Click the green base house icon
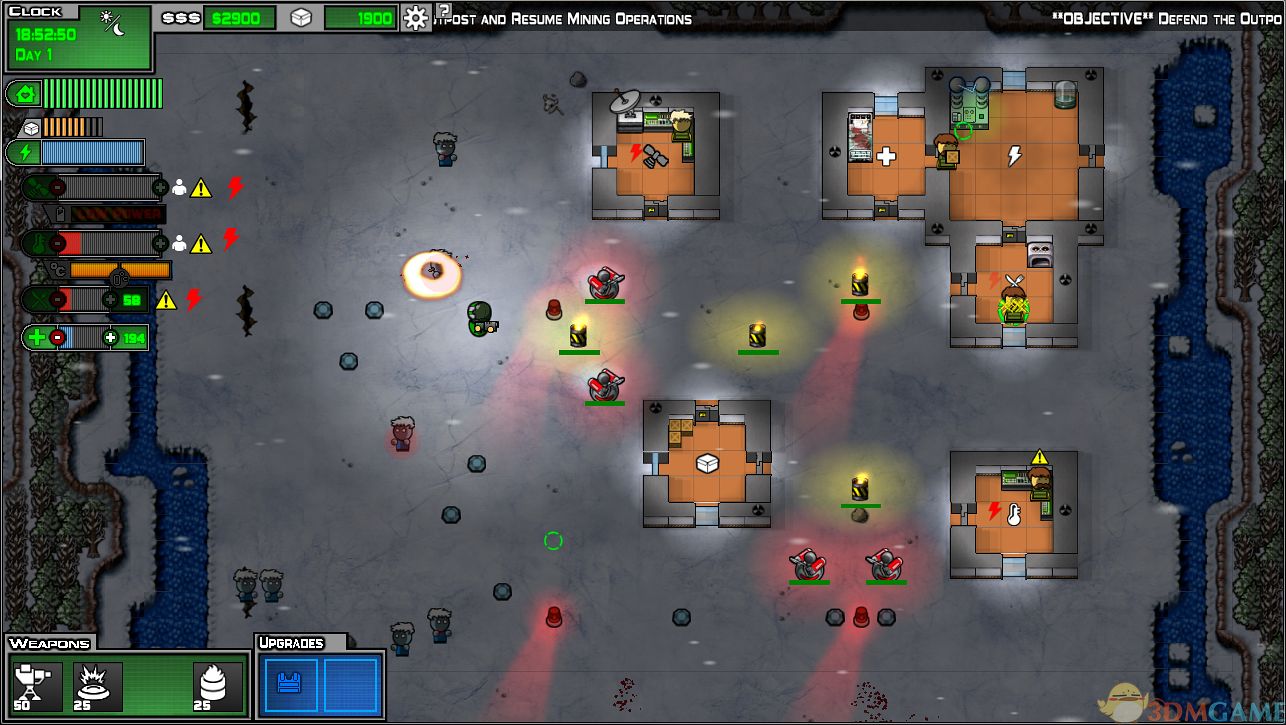The image size is (1286, 725). [22, 94]
